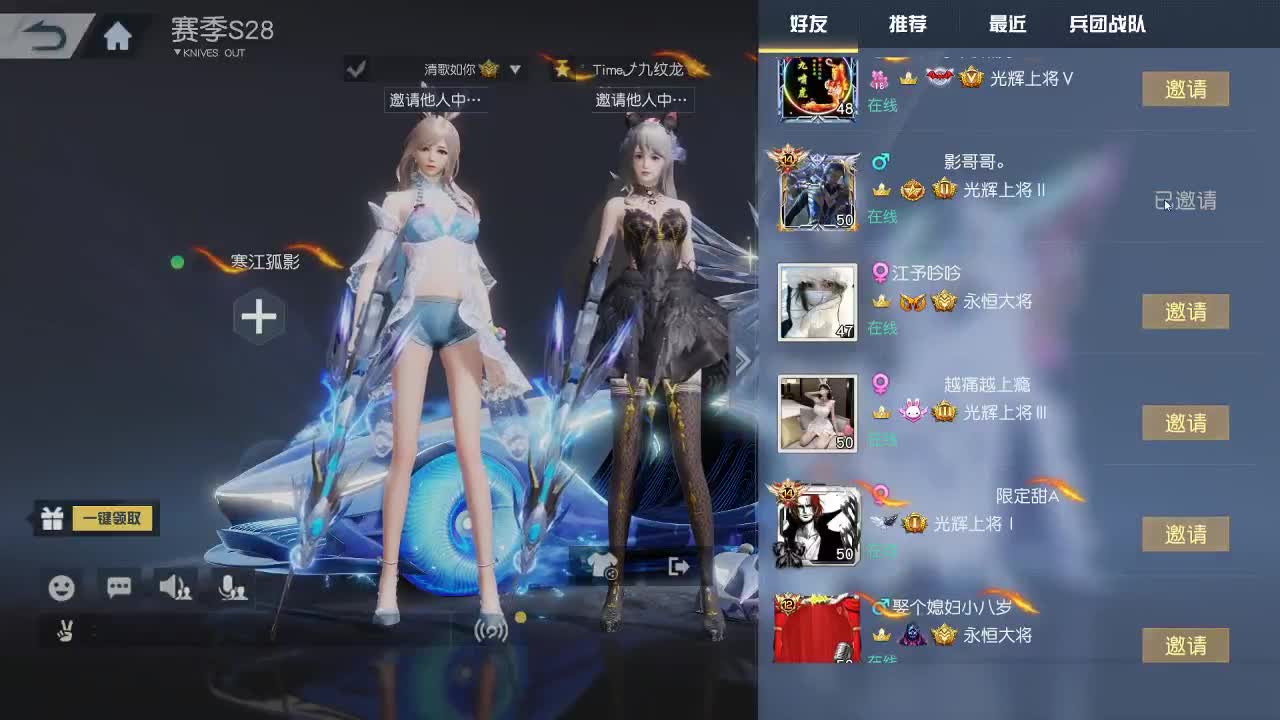
Task: Expand the right-side chevron beside teammate
Action: pyautogui.click(x=742, y=360)
